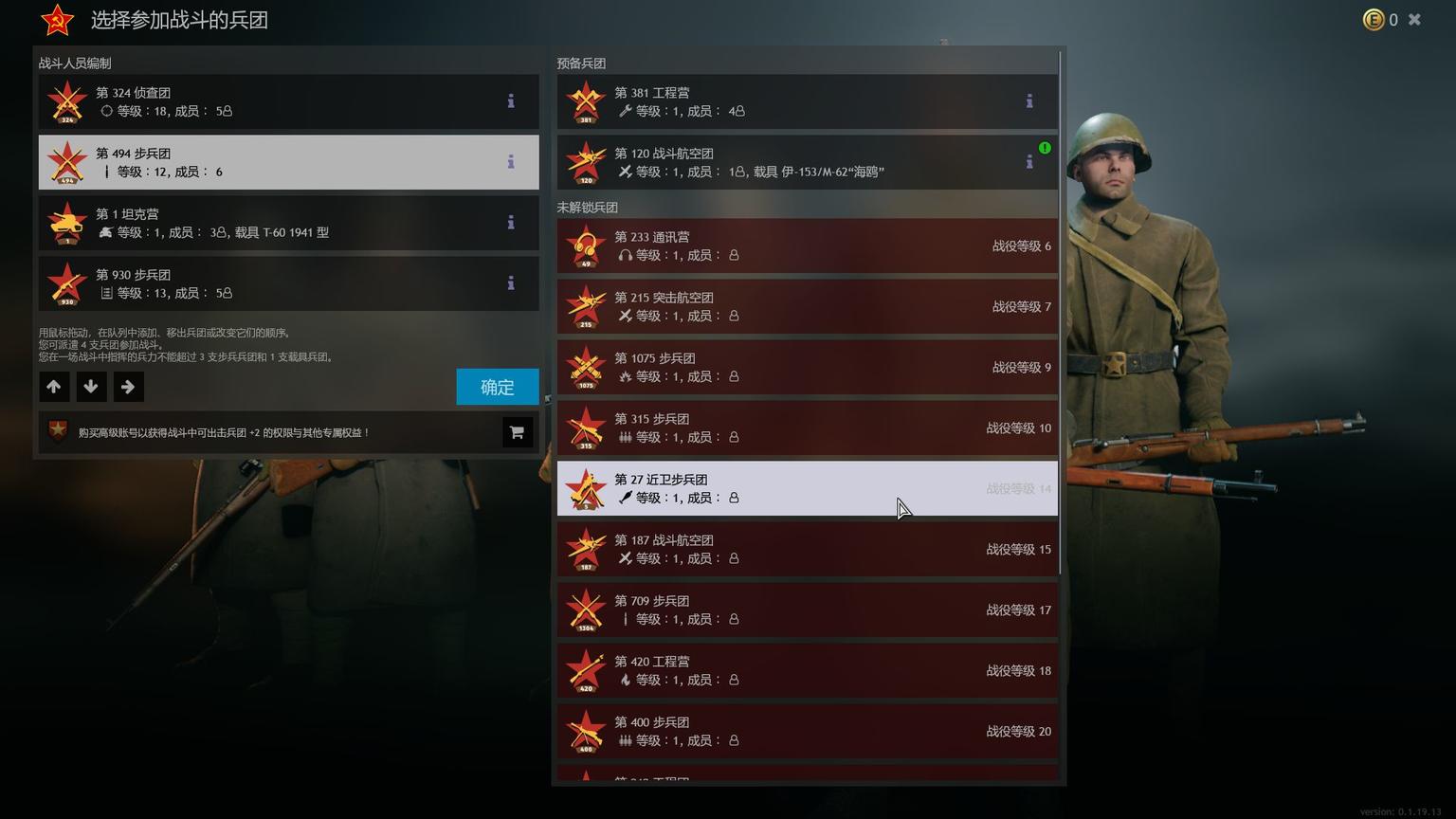Viewport: 1456px width, 819px height.
Task: Confirm squad selection with 确定 button
Action: point(497,387)
